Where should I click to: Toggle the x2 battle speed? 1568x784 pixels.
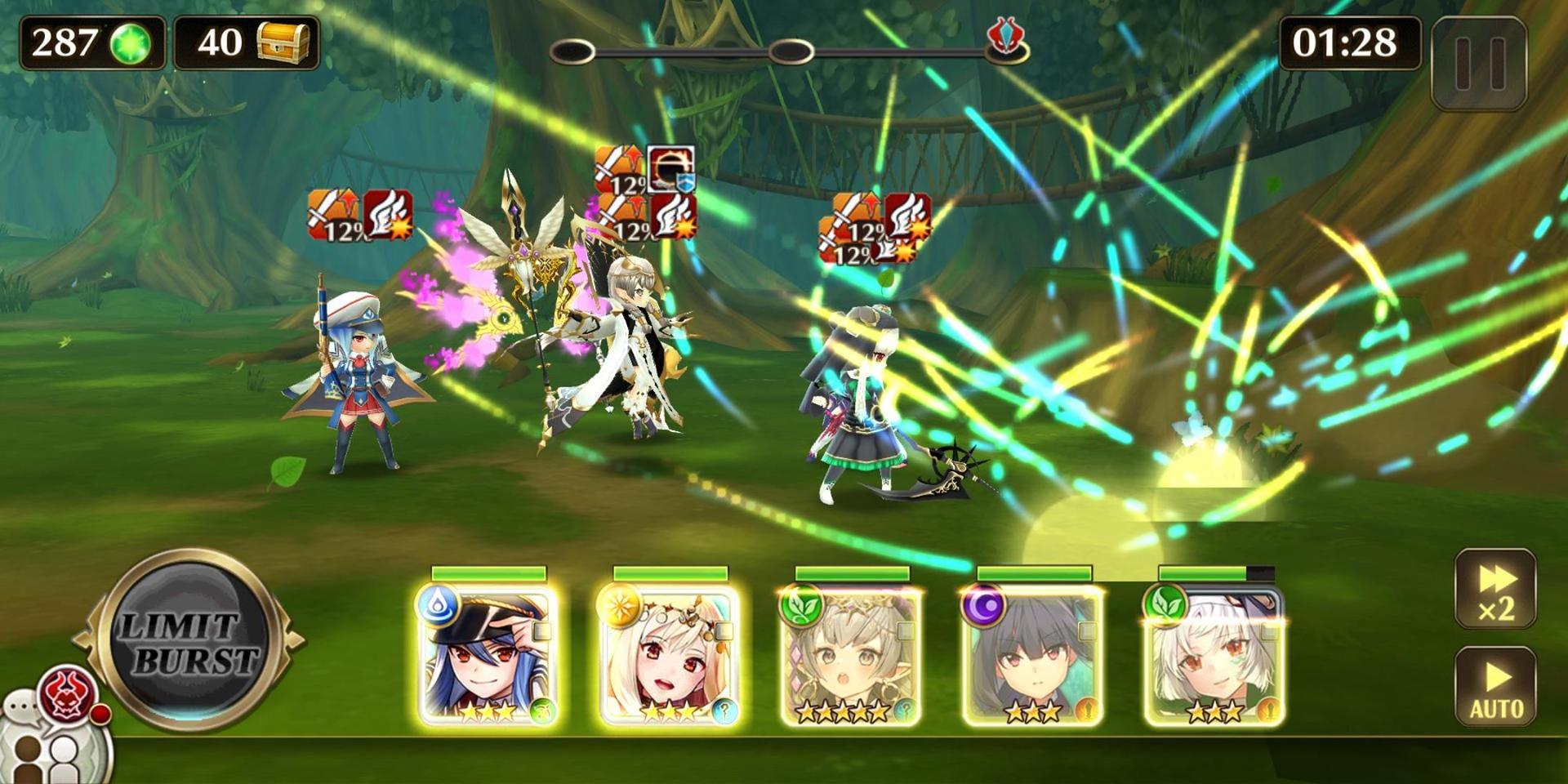1495,590
